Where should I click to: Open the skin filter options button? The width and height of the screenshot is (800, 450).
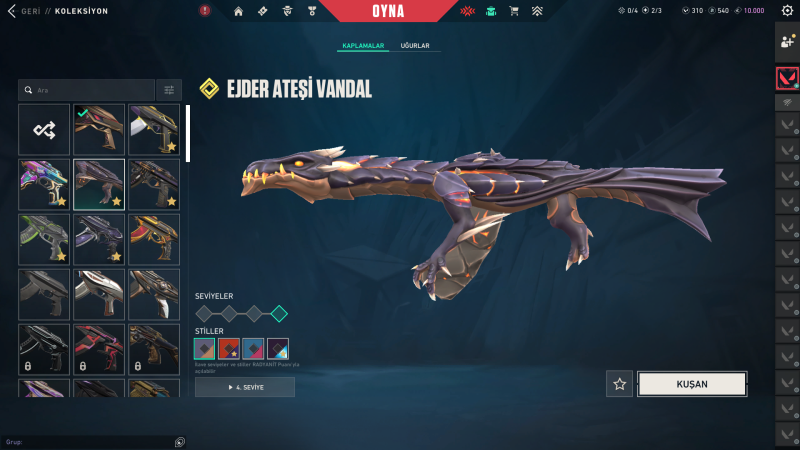[x=170, y=90]
